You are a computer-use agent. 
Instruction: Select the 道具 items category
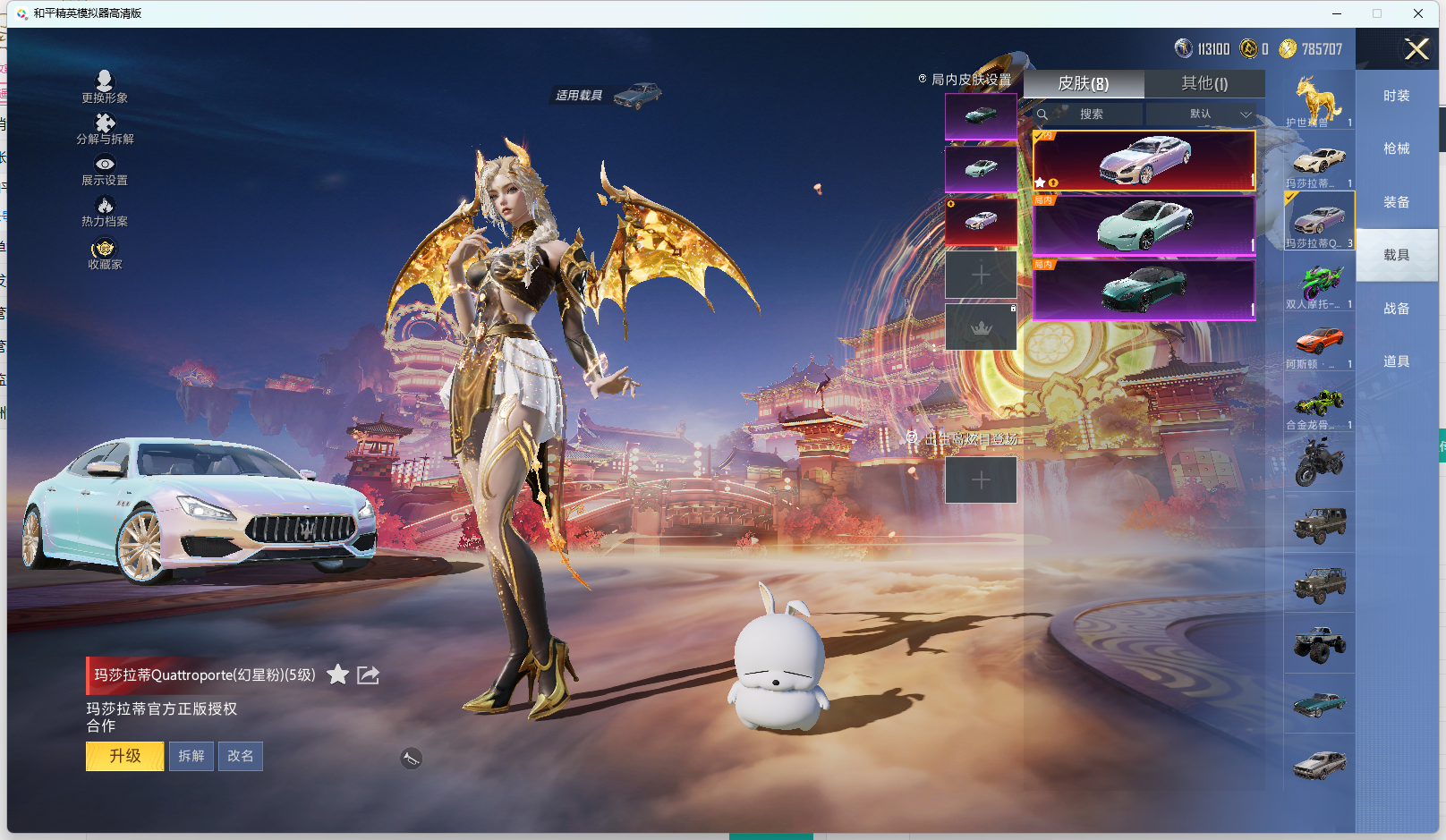[x=1396, y=361]
